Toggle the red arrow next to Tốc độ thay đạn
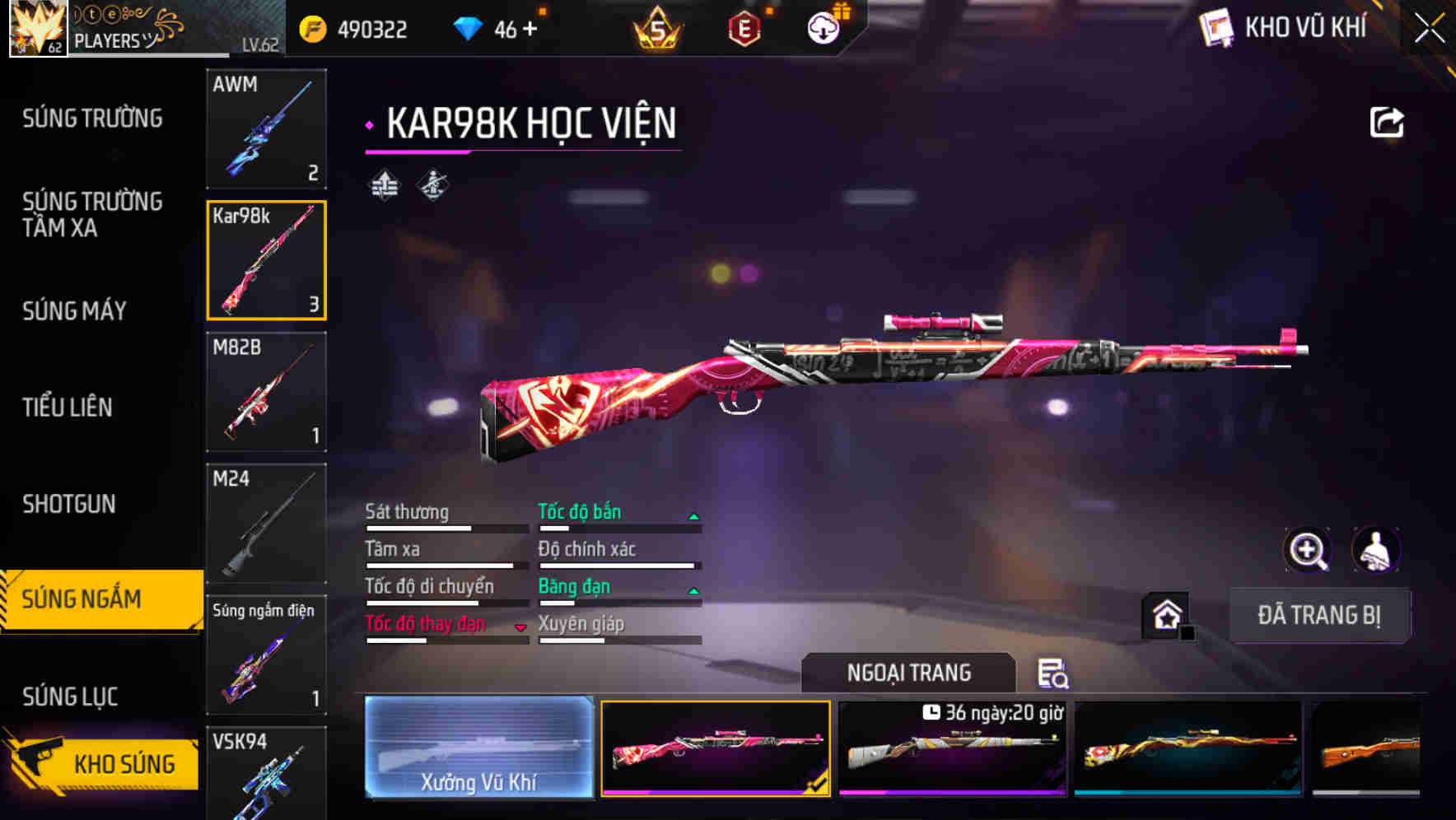 pyautogui.click(x=520, y=627)
